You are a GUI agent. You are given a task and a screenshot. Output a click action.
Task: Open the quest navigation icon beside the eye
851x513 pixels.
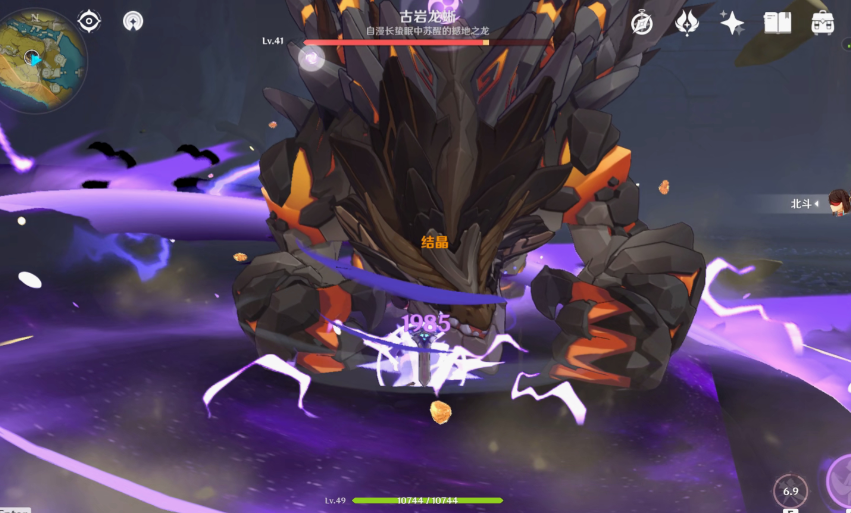[x=133, y=21]
